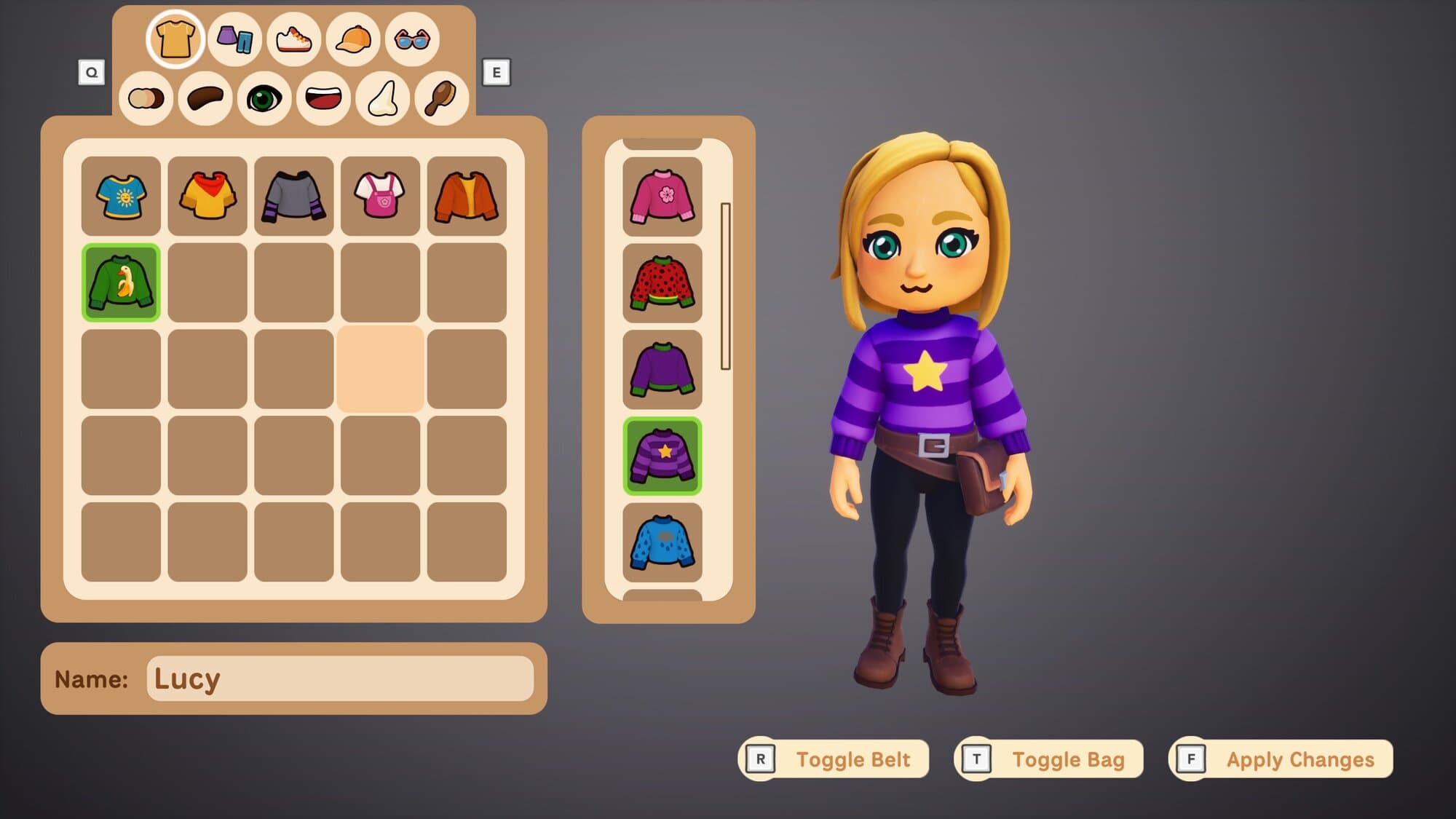1456x819 pixels.
Task: Choose the orange cap hats tab
Action: click(x=353, y=39)
